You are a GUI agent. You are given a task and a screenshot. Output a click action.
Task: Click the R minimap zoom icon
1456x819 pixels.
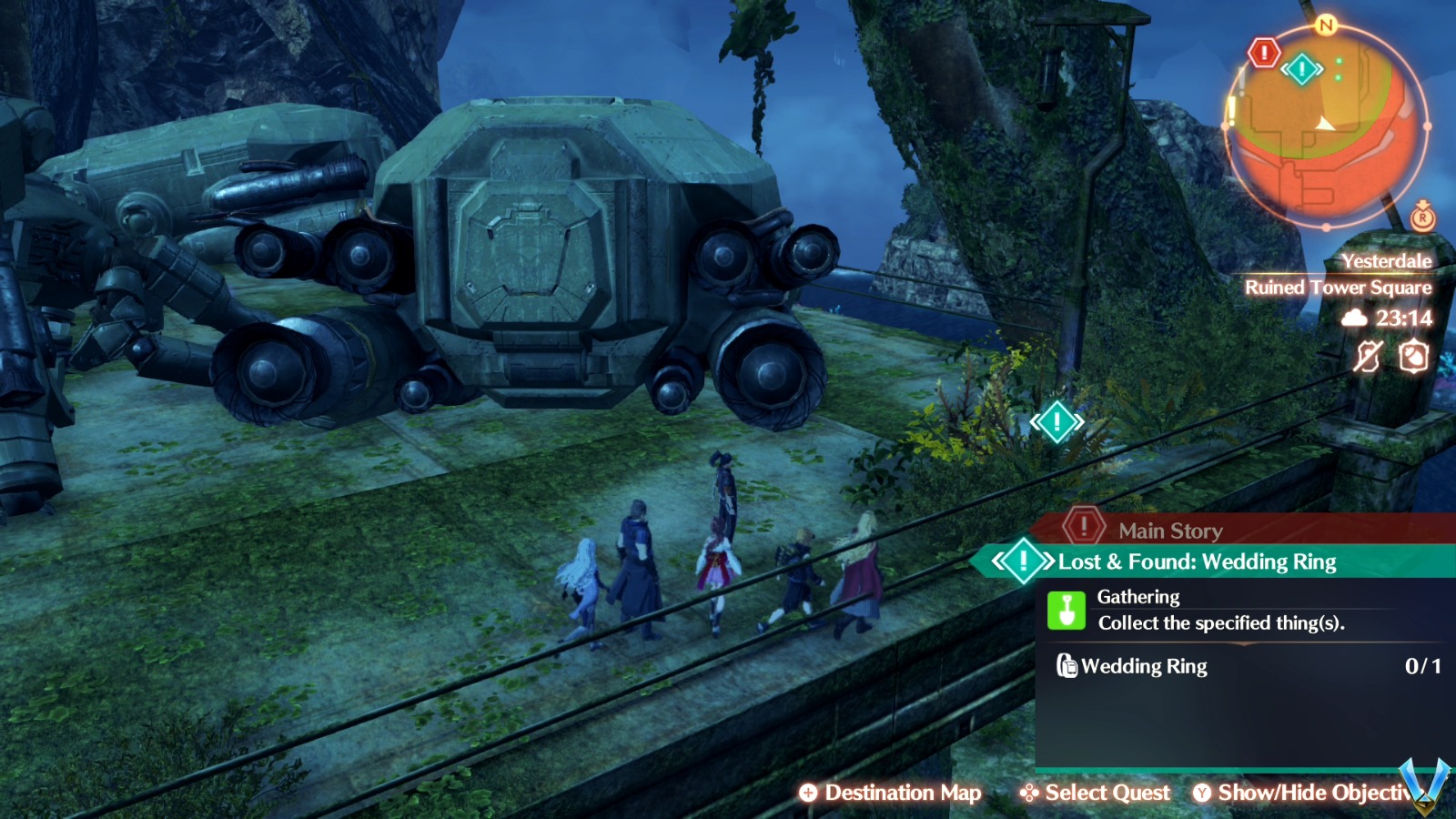(x=1422, y=217)
